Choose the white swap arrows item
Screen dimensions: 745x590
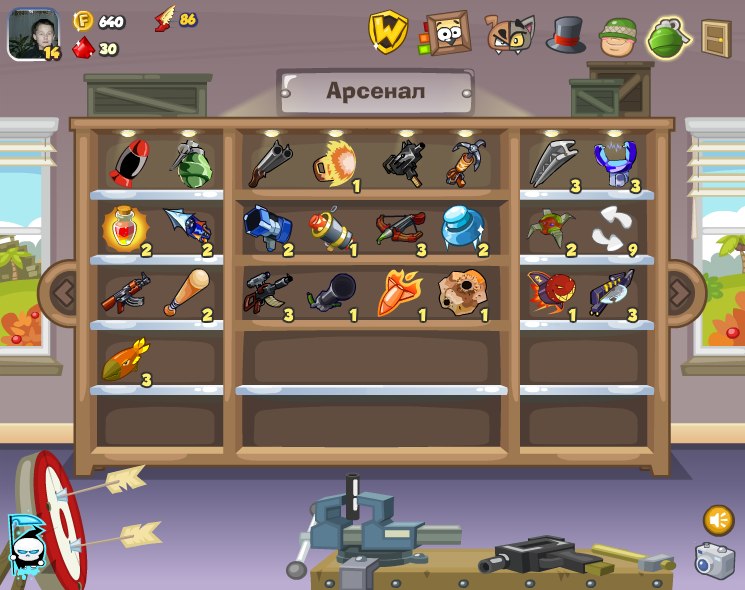coord(612,228)
